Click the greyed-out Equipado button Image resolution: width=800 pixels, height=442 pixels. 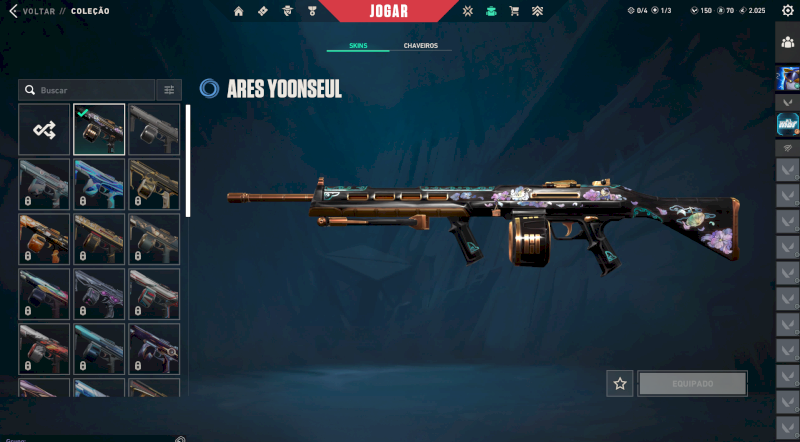click(692, 383)
